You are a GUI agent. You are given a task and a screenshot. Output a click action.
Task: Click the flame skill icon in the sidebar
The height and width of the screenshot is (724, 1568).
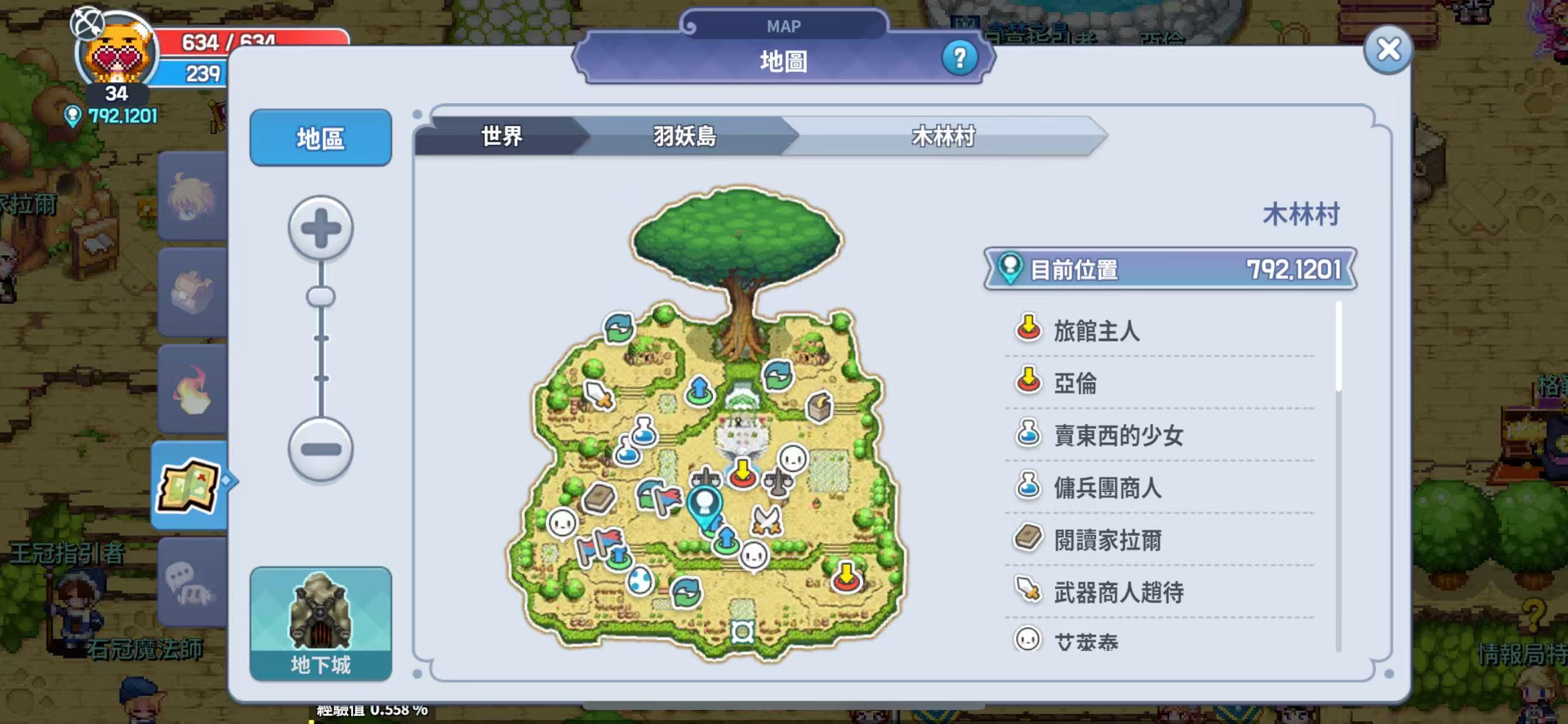(191, 388)
